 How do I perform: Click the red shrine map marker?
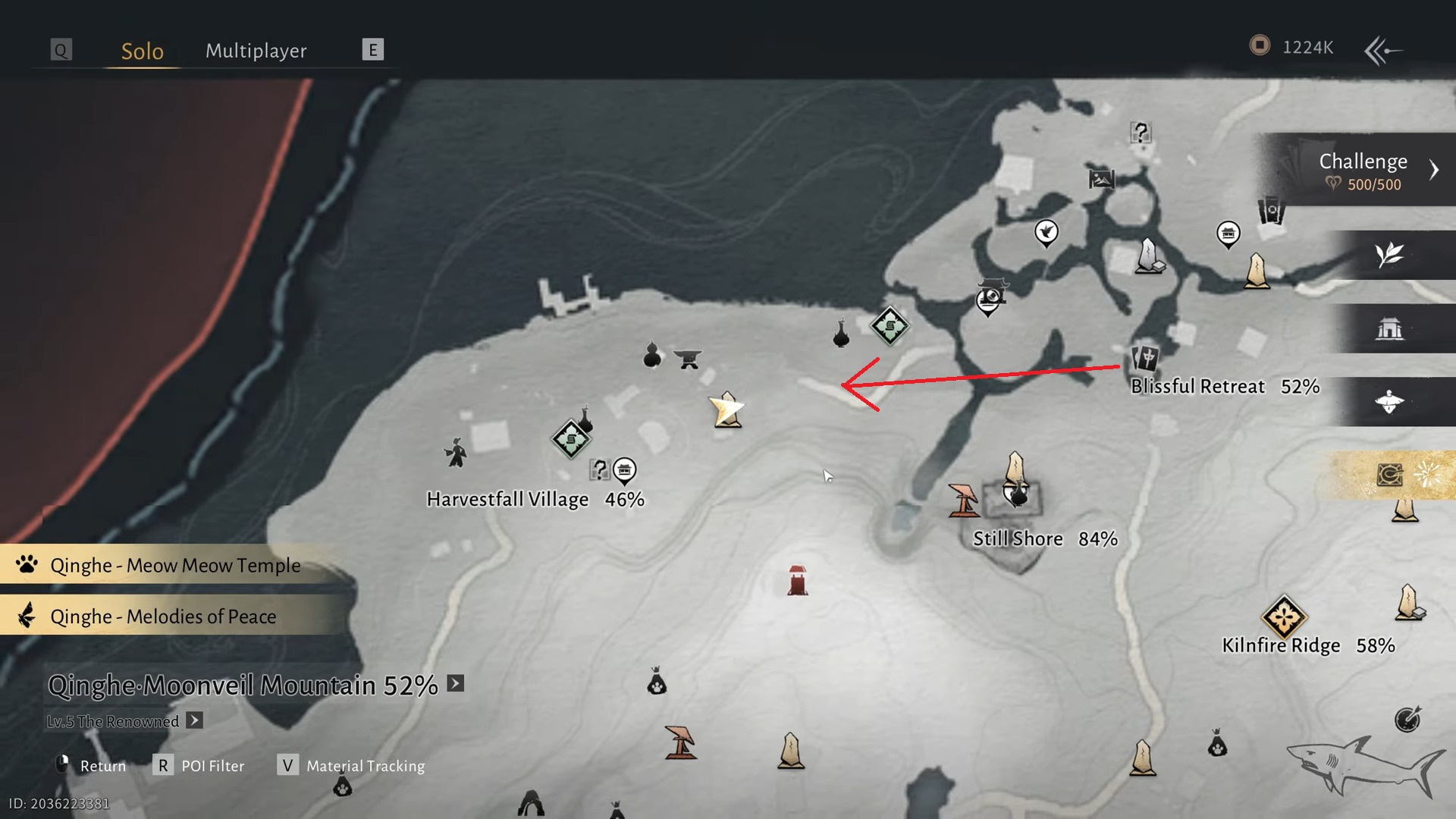[797, 581]
